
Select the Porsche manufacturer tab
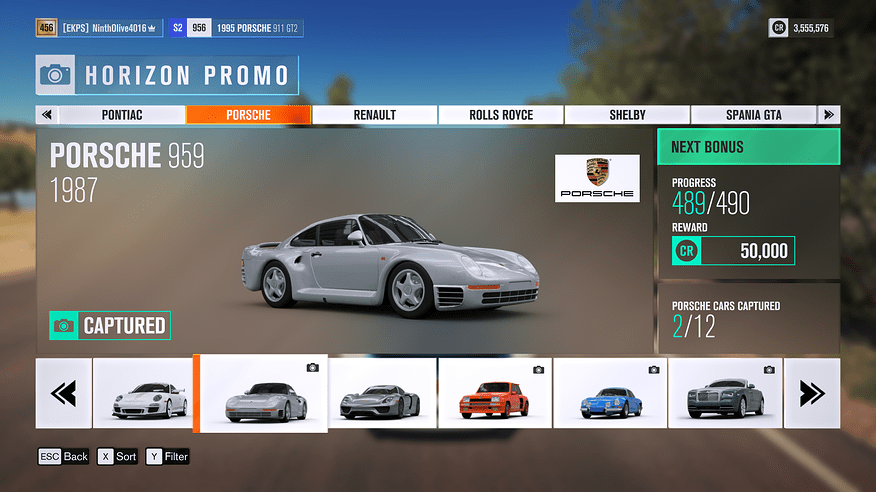[248, 115]
